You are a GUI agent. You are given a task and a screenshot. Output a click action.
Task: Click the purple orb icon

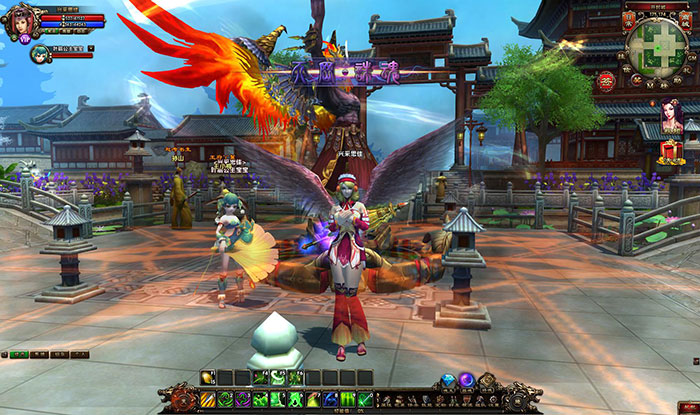pyautogui.click(x=467, y=380)
